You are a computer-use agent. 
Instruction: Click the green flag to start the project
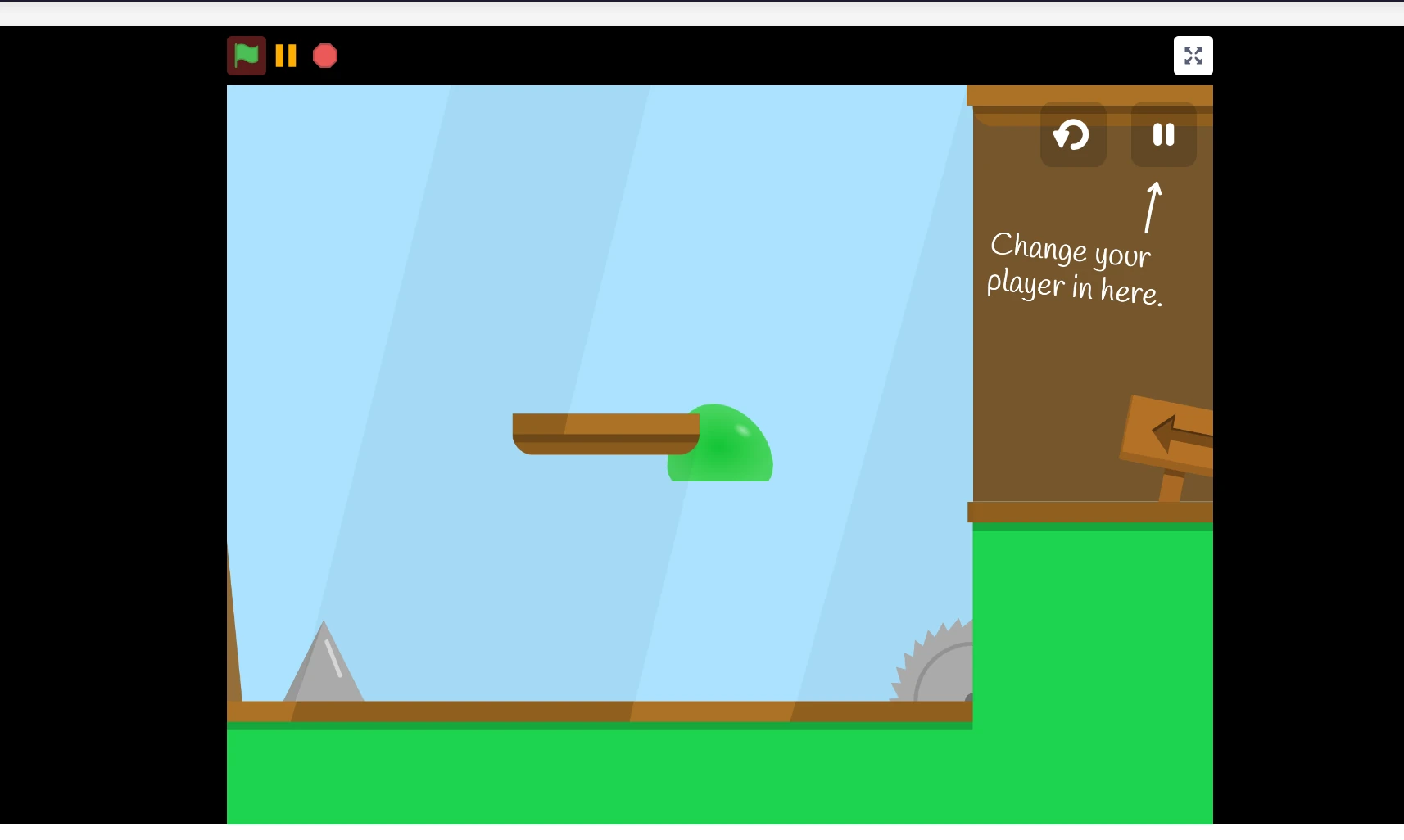[x=246, y=56]
